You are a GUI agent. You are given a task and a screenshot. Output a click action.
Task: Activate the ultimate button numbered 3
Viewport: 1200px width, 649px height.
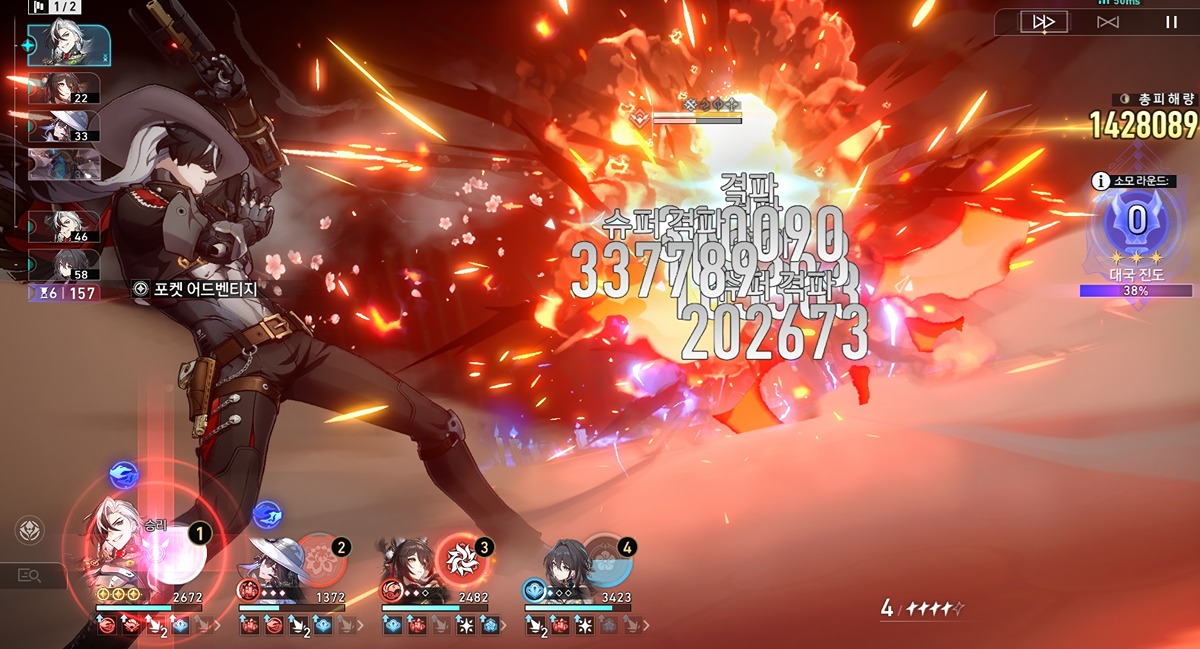pyautogui.click(x=463, y=558)
